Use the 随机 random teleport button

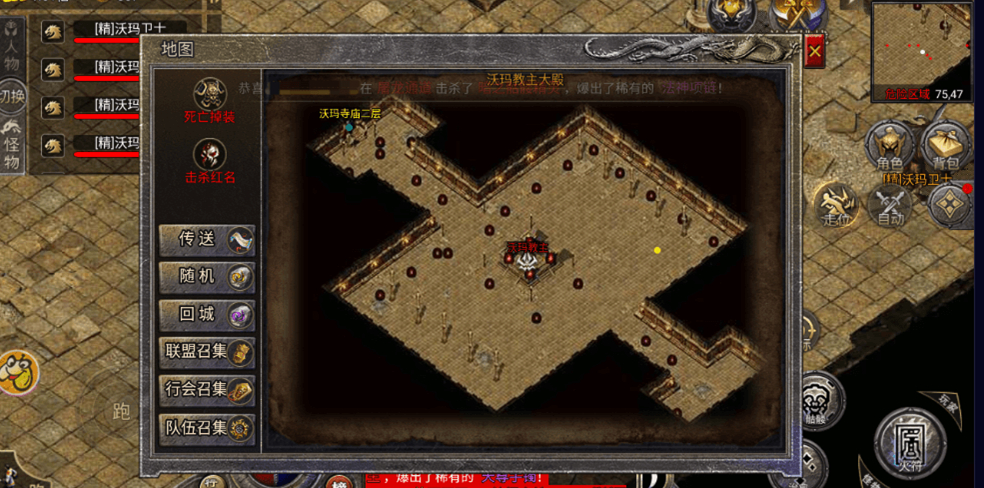tap(206, 277)
